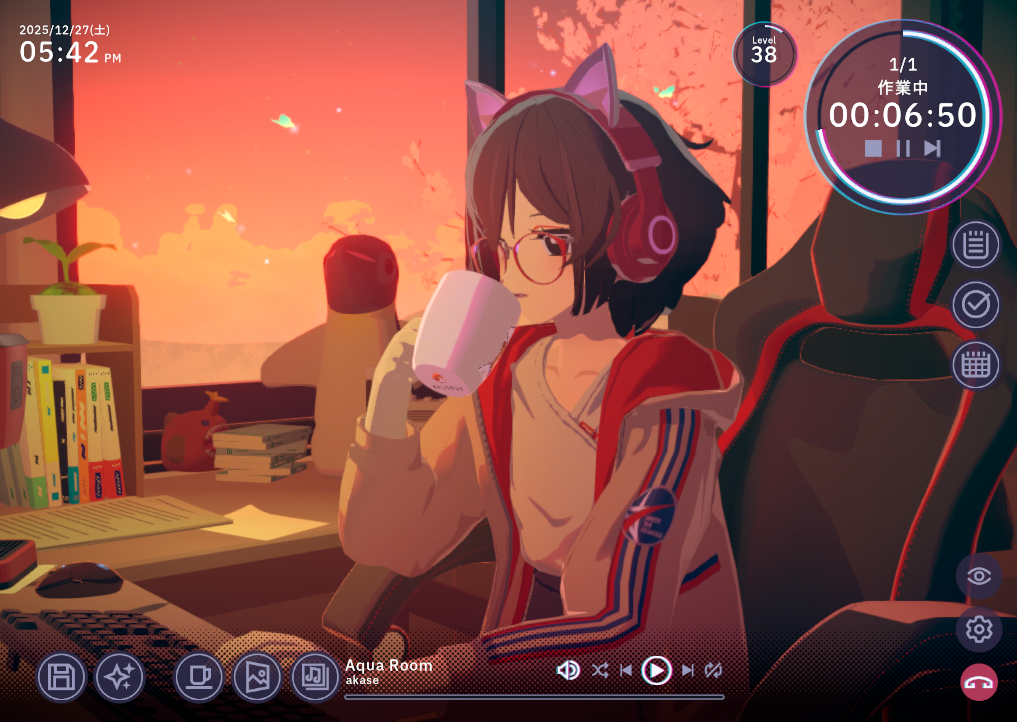The width and height of the screenshot is (1017, 722).
Task: Open the music playlist icon
Action: pos(316,677)
